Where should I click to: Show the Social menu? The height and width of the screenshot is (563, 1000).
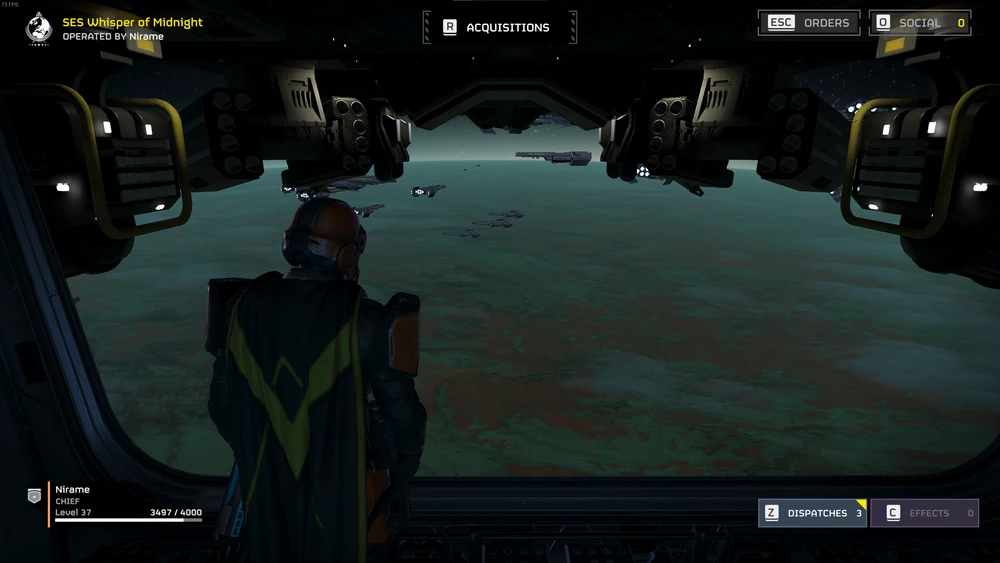[920, 23]
